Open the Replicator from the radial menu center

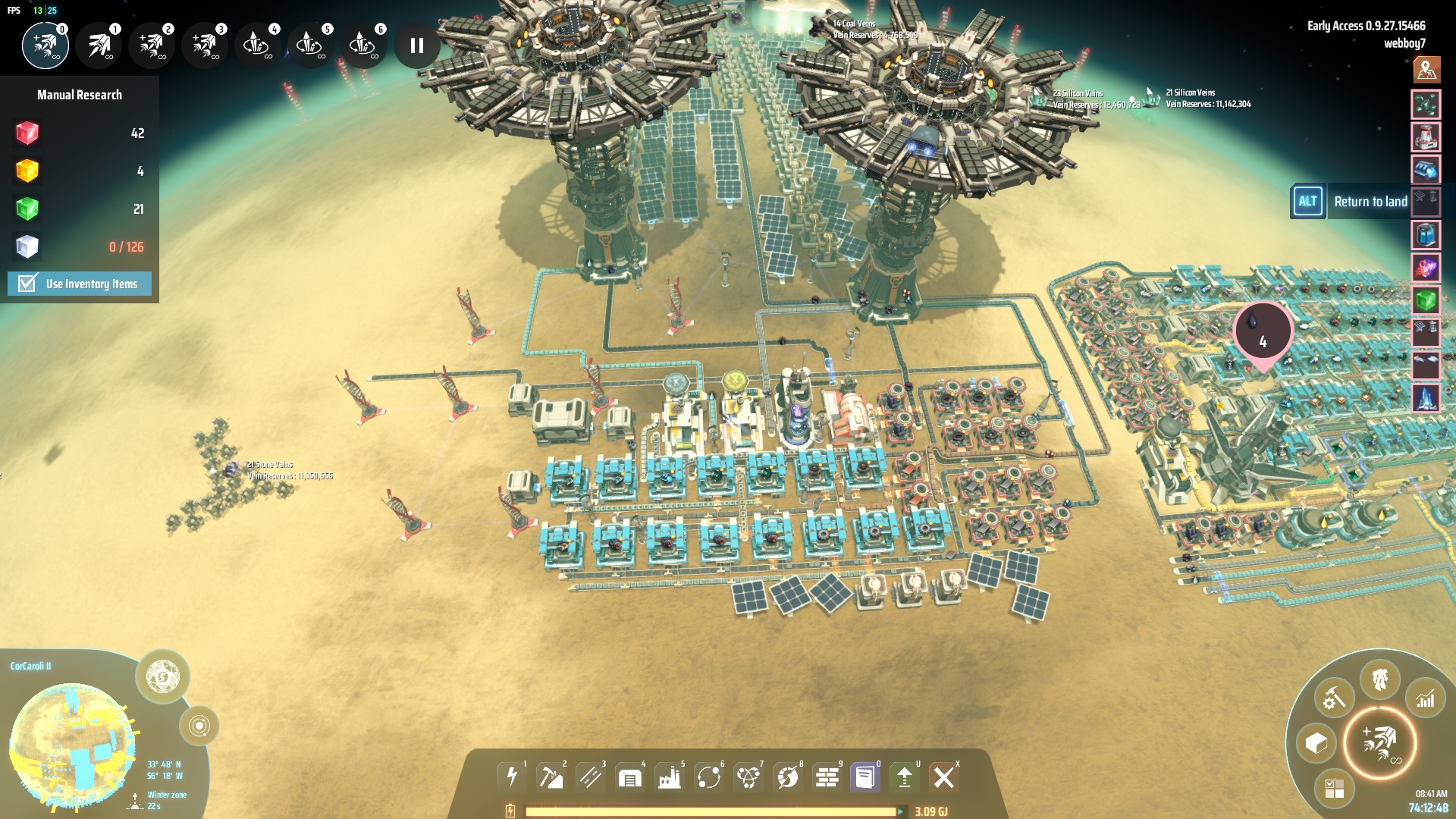1380,742
